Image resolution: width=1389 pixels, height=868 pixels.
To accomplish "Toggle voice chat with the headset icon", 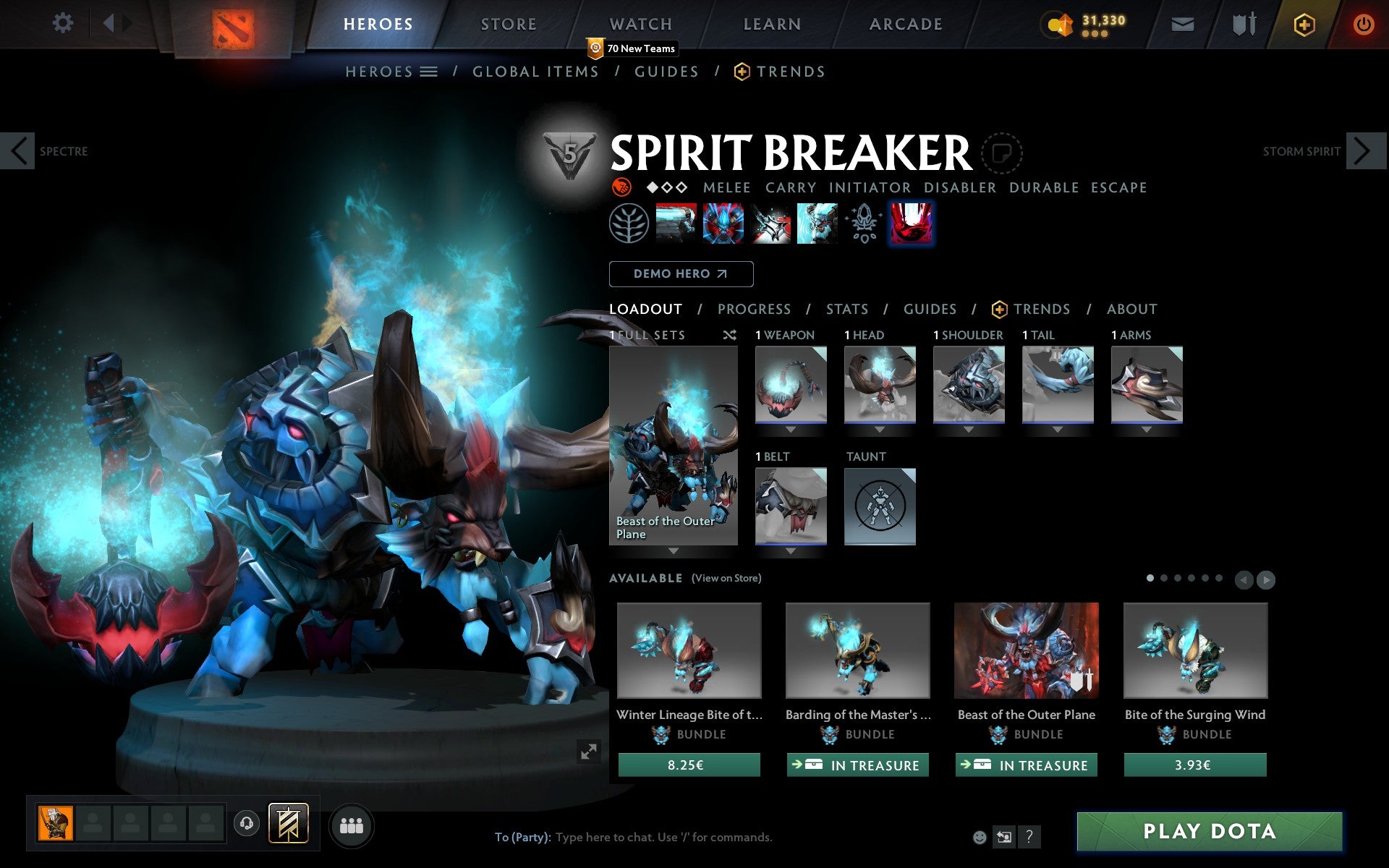I will [x=247, y=825].
